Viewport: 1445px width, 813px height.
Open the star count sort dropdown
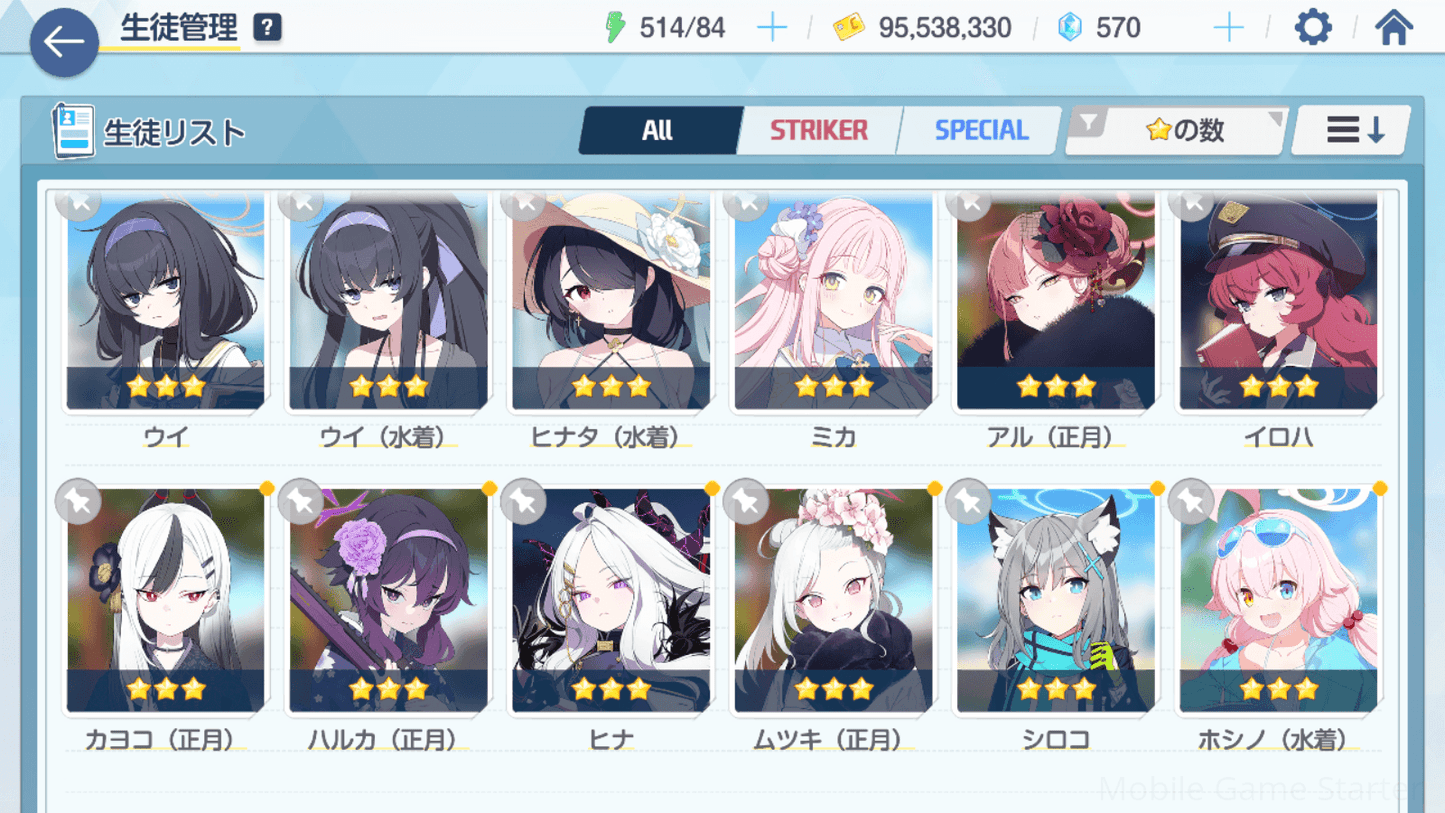click(x=1178, y=130)
